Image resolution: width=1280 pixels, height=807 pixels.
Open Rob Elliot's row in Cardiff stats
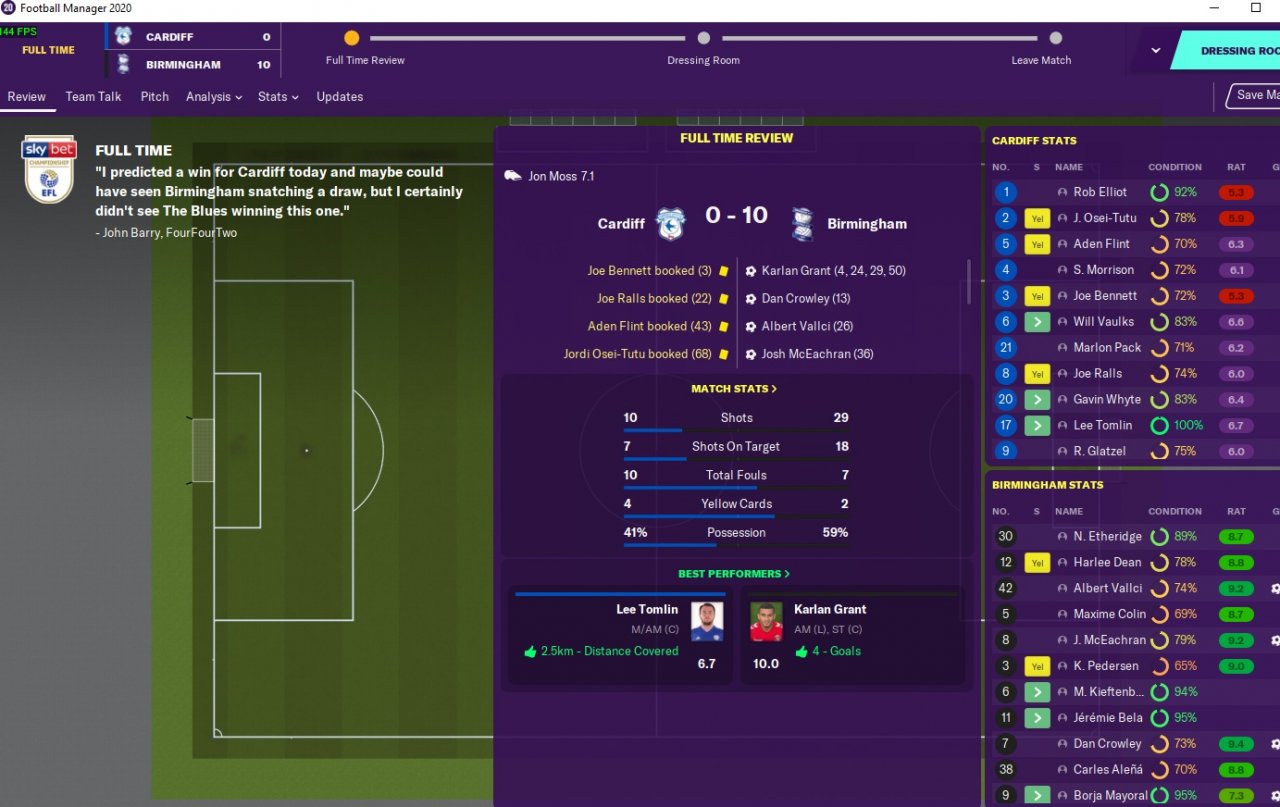tap(1100, 192)
